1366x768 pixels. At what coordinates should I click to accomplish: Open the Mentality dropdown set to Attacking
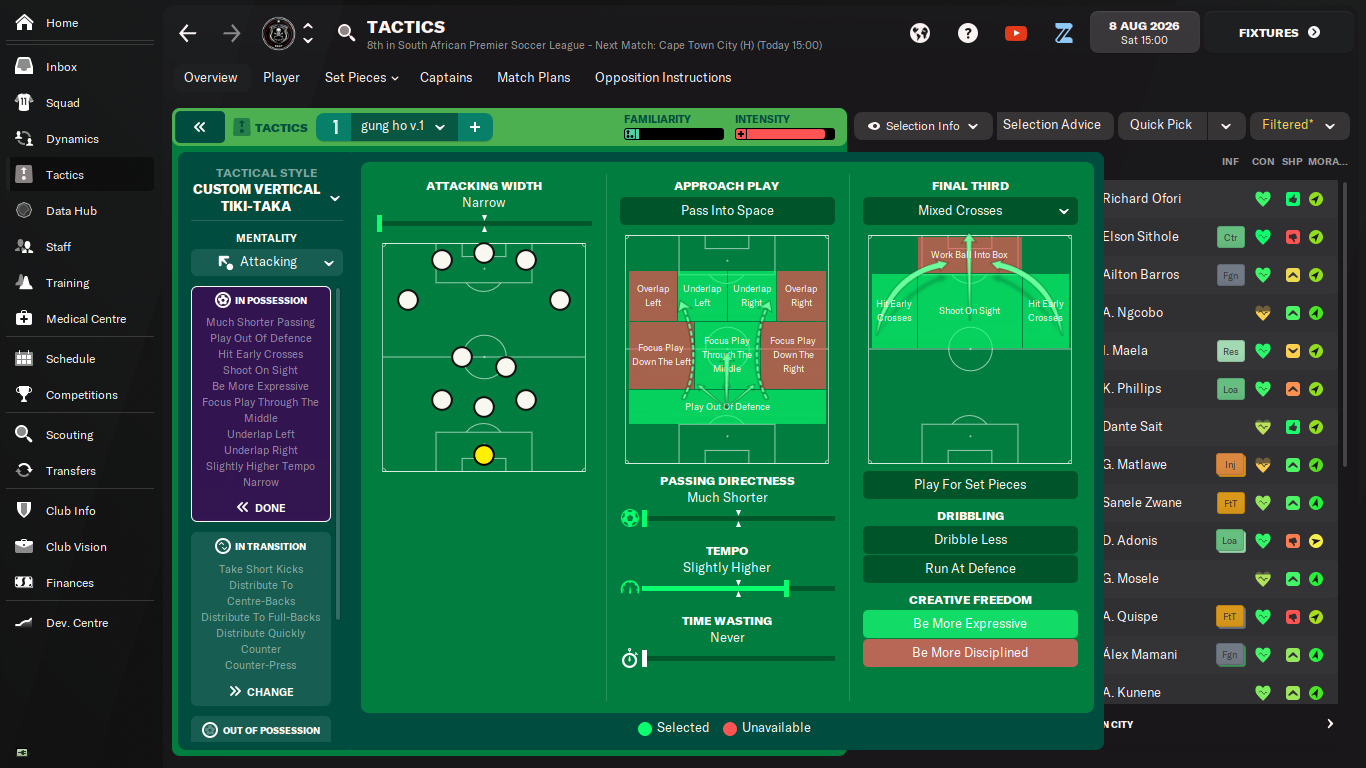[x=267, y=262]
